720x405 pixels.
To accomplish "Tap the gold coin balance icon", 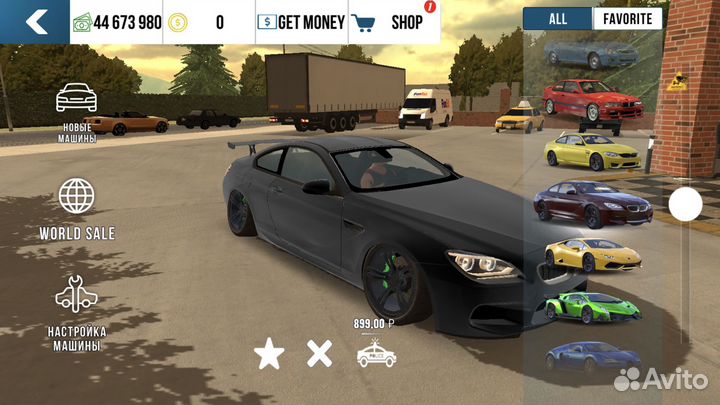I will (x=178, y=21).
